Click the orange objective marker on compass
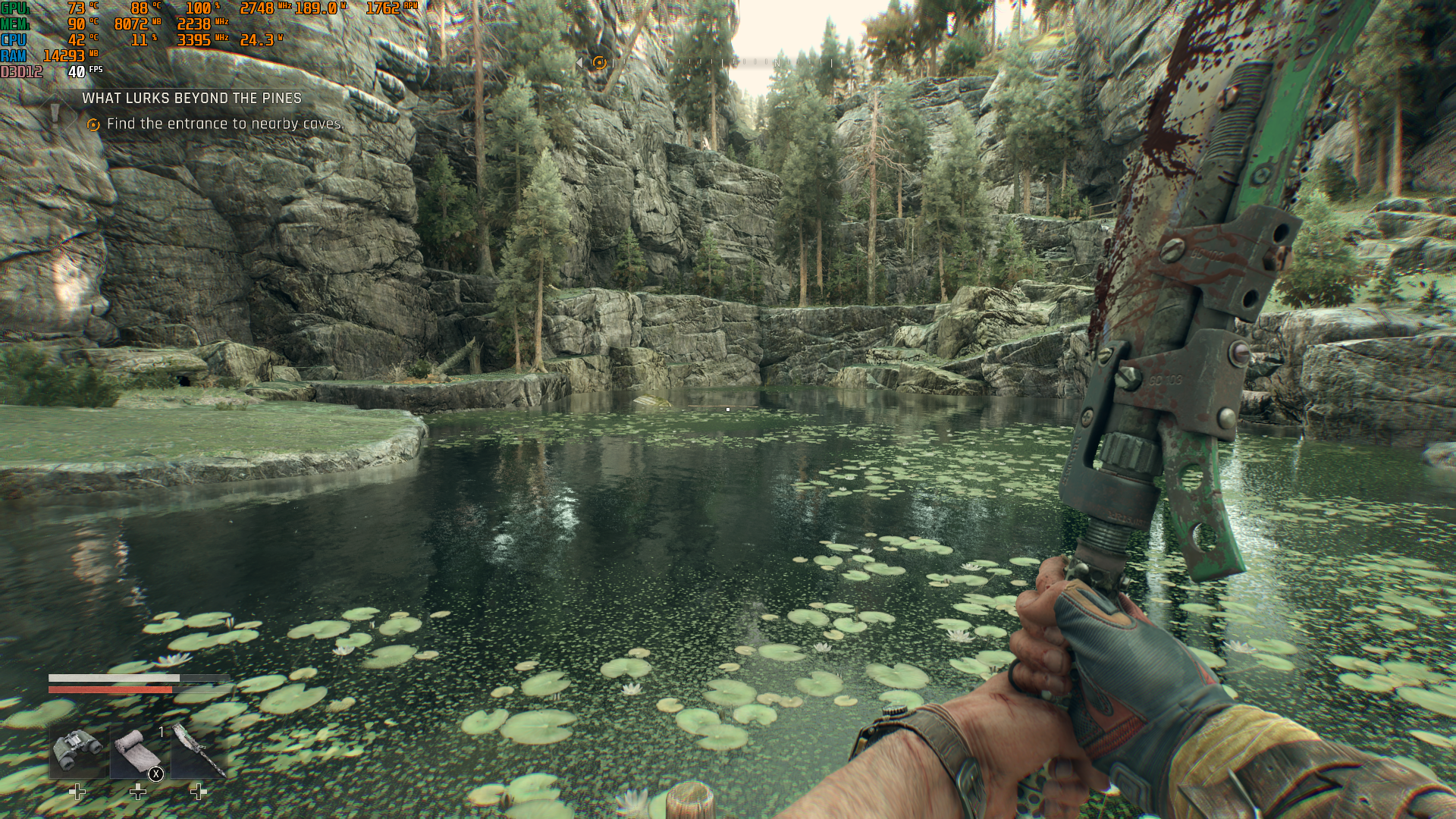The width and height of the screenshot is (1456, 819). [x=599, y=63]
